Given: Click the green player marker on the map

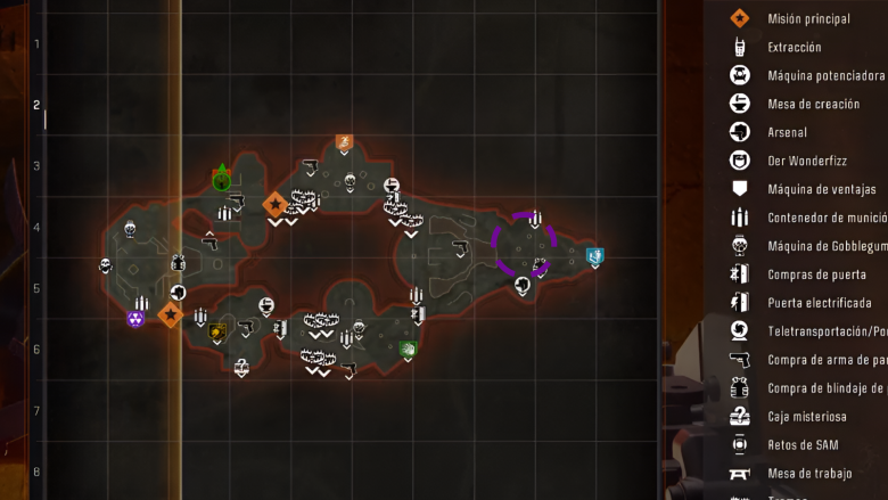Looking at the screenshot, I should coord(222,180).
